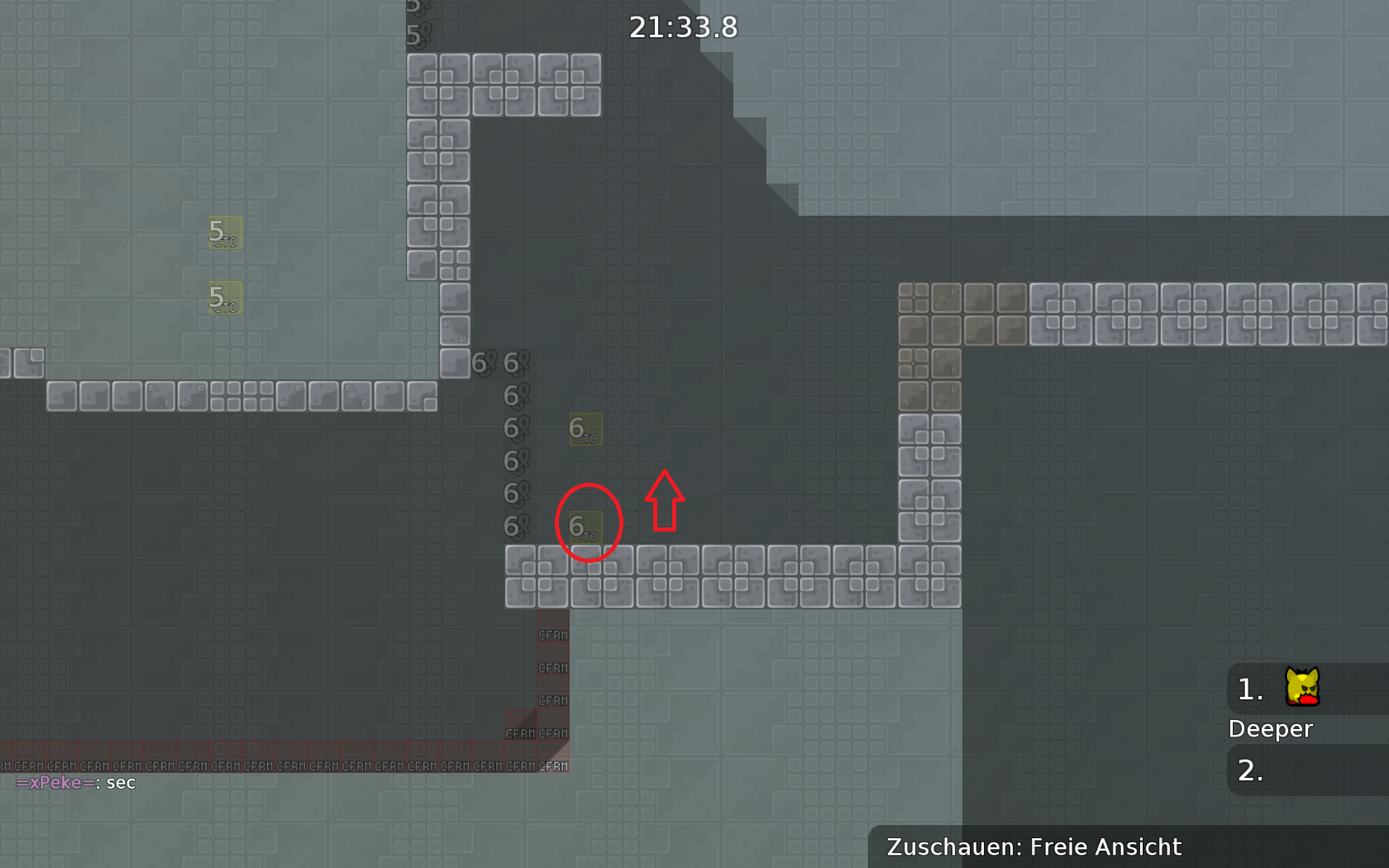This screenshot has height=868, width=1389.
Task: Click the red upward arrow annotation
Action: point(664,499)
